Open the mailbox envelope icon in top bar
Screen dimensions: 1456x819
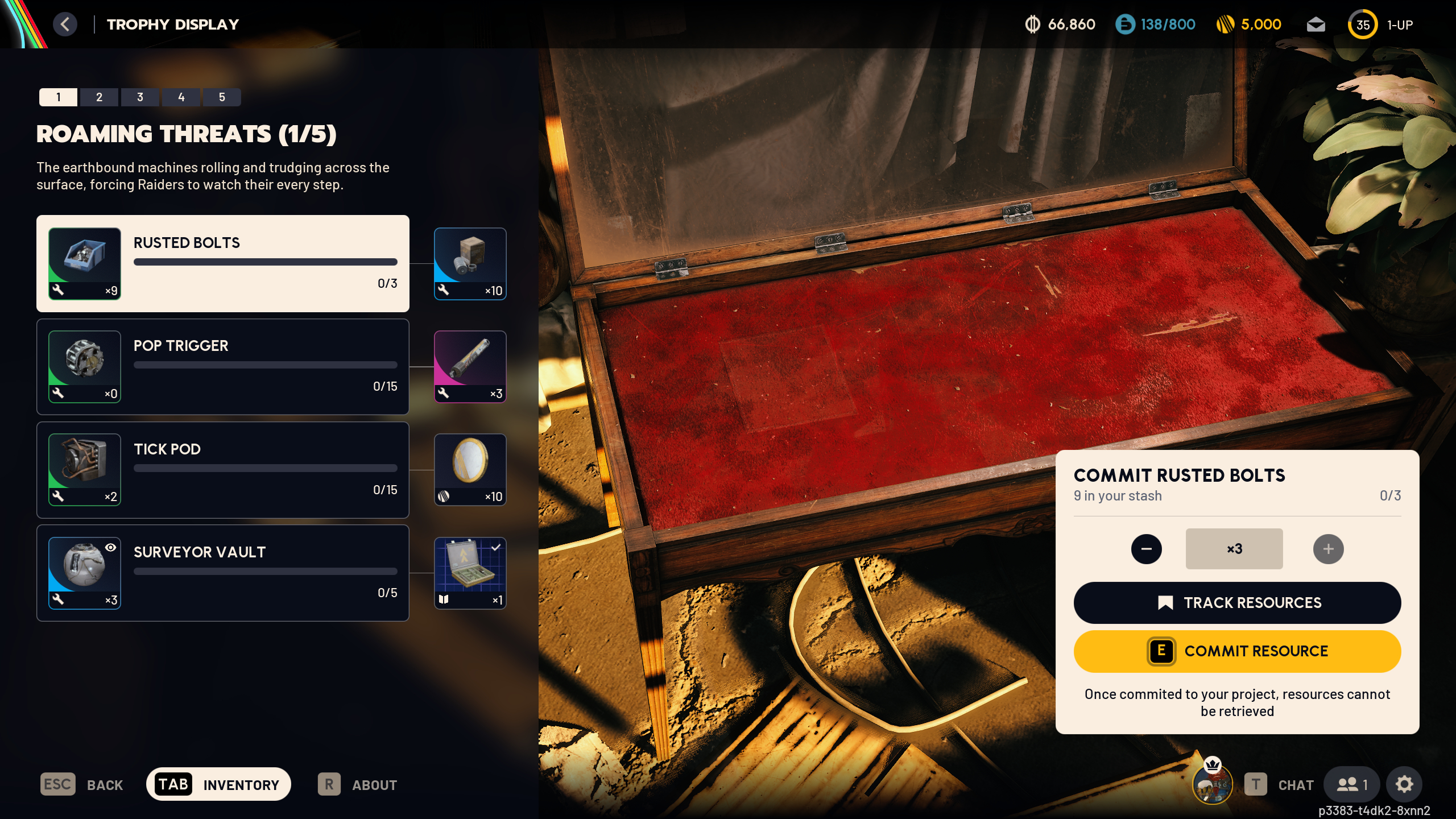point(1317,24)
